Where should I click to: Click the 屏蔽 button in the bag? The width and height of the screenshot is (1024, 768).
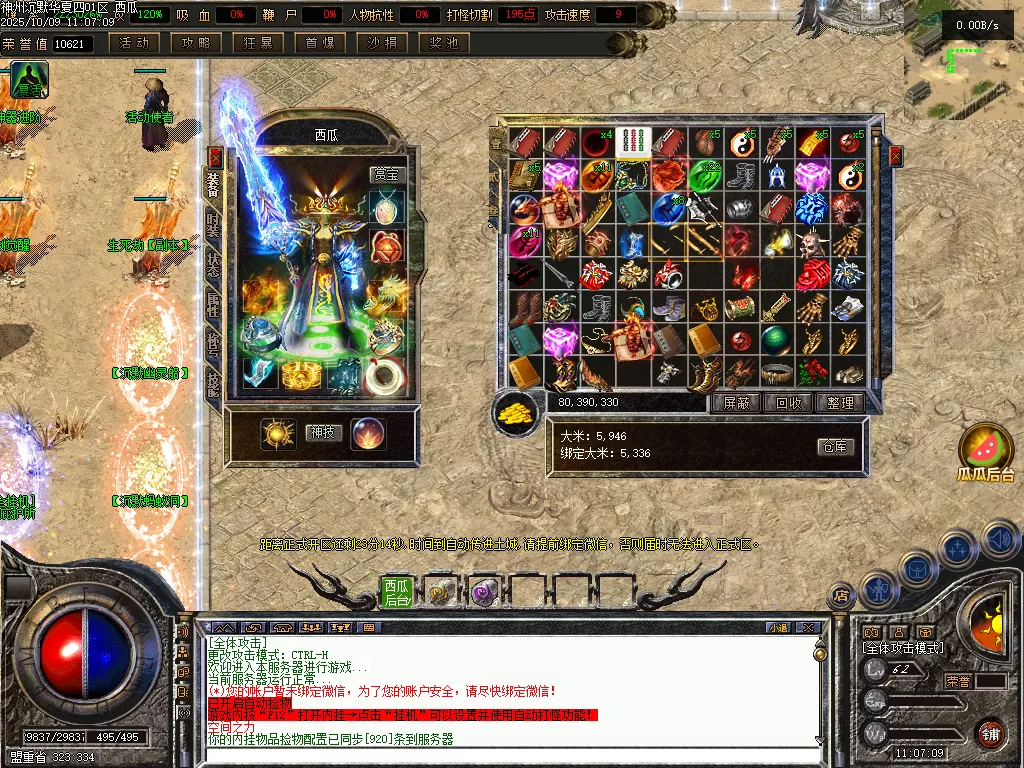pos(736,403)
